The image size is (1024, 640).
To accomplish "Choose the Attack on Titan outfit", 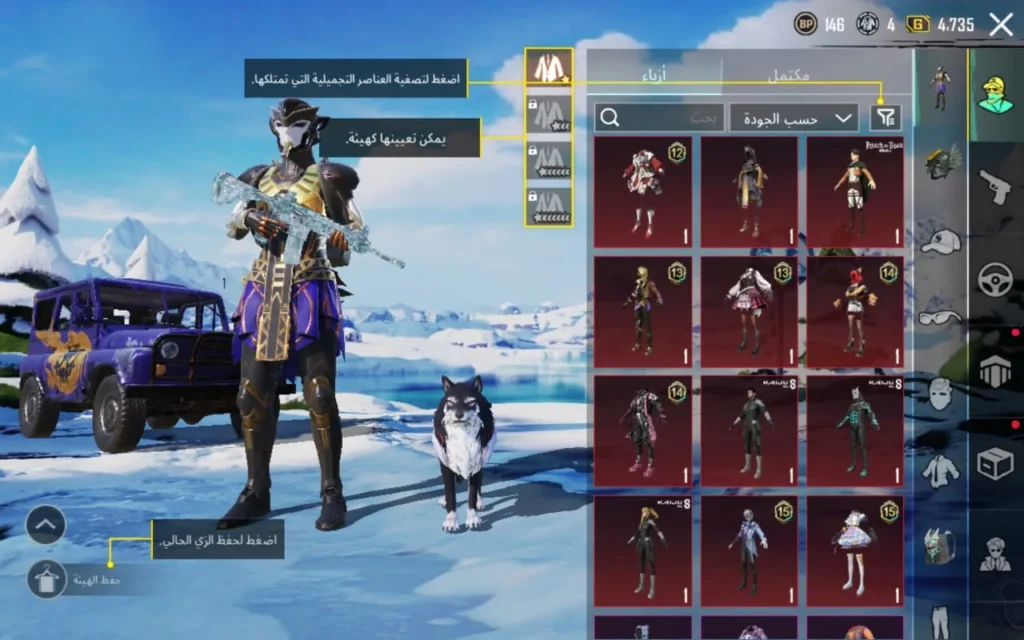I will tap(855, 192).
